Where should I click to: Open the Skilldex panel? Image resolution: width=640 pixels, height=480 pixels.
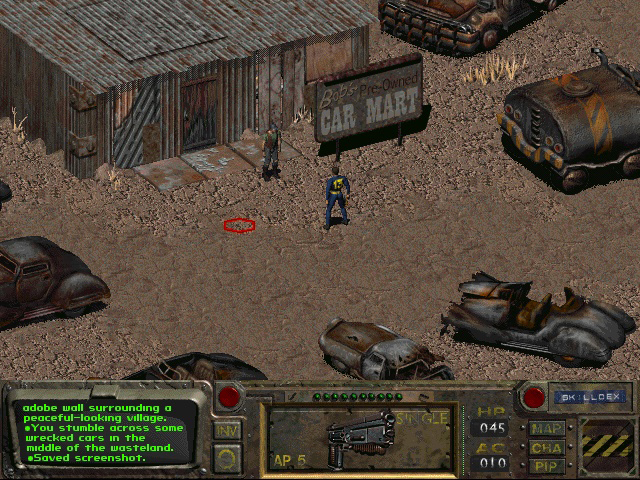click(x=577, y=396)
